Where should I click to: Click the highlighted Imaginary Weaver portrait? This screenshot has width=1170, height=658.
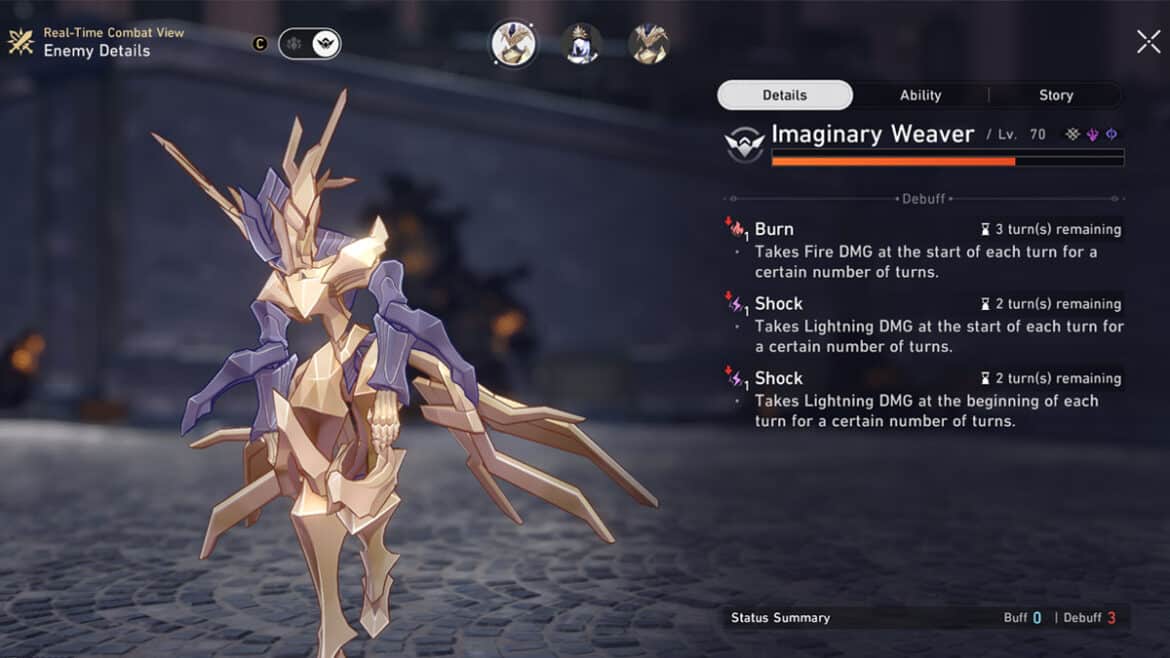tap(513, 44)
